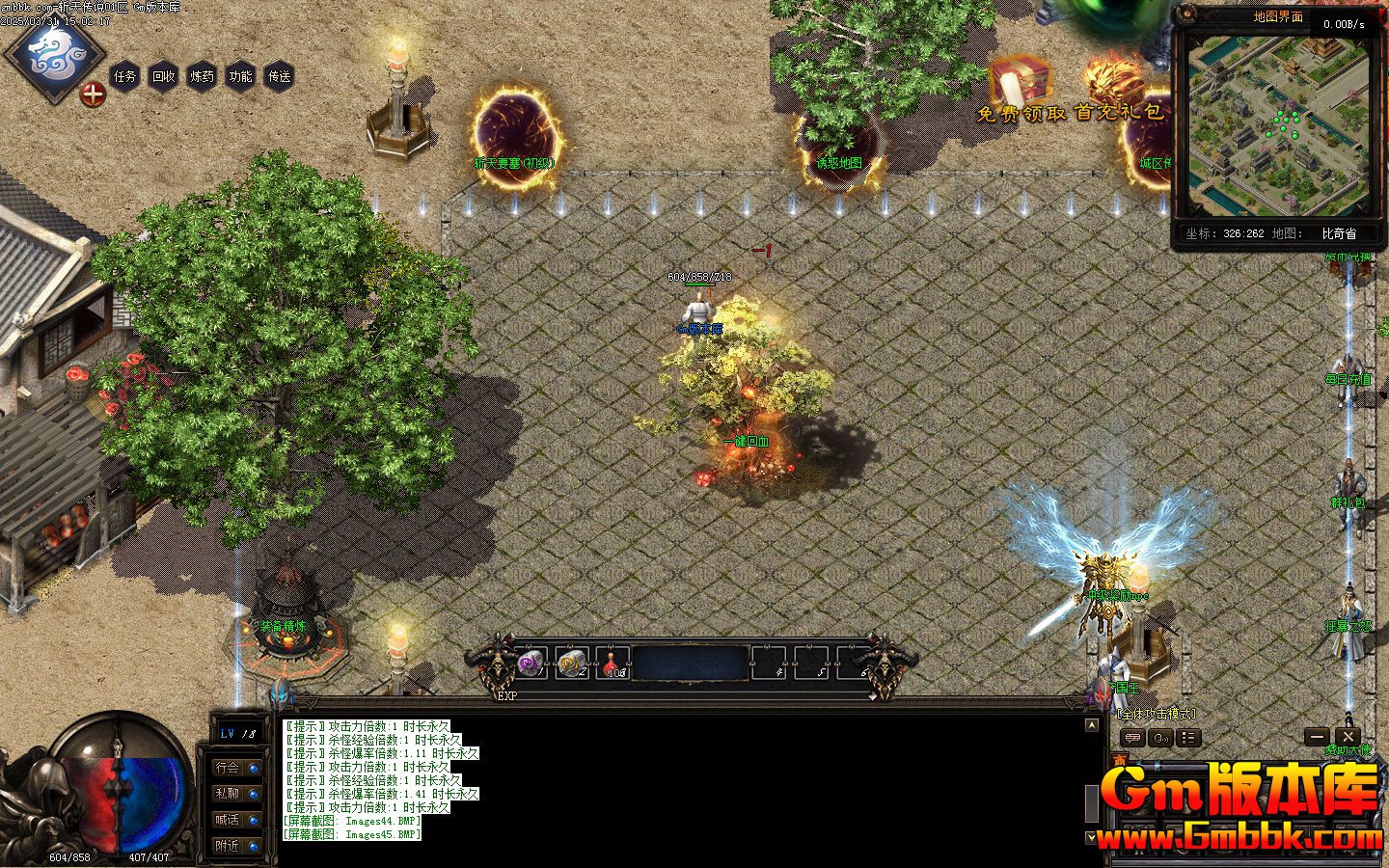Click the speech bubble chat button
This screenshot has height=868, width=1389.
pos(1133,738)
